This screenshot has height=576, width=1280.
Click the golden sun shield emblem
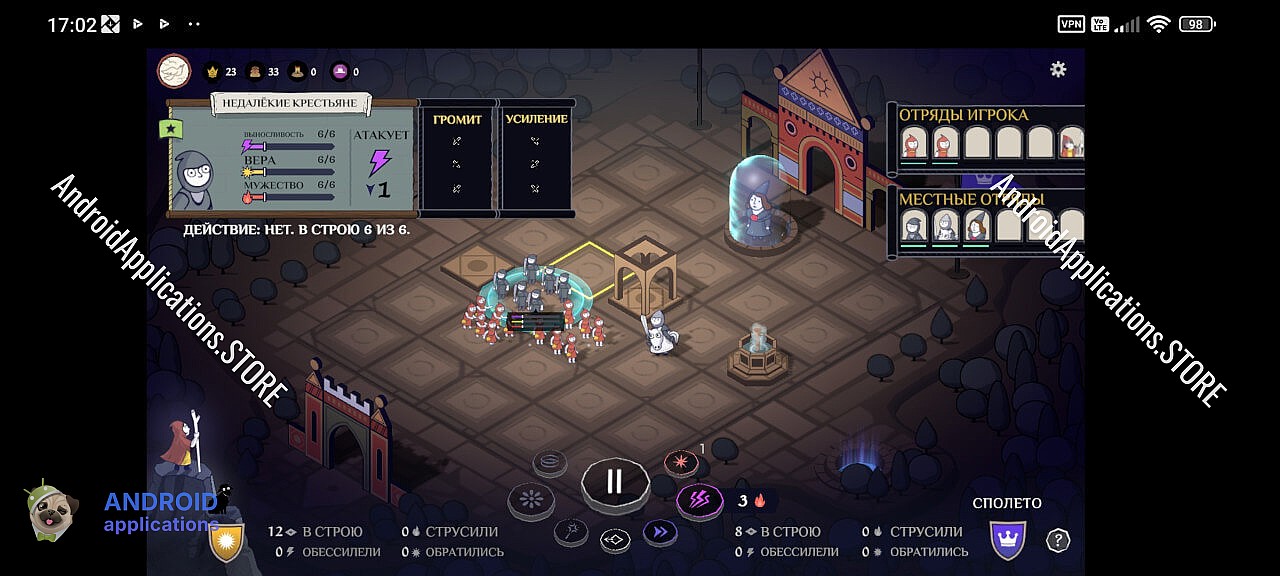(x=226, y=541)
